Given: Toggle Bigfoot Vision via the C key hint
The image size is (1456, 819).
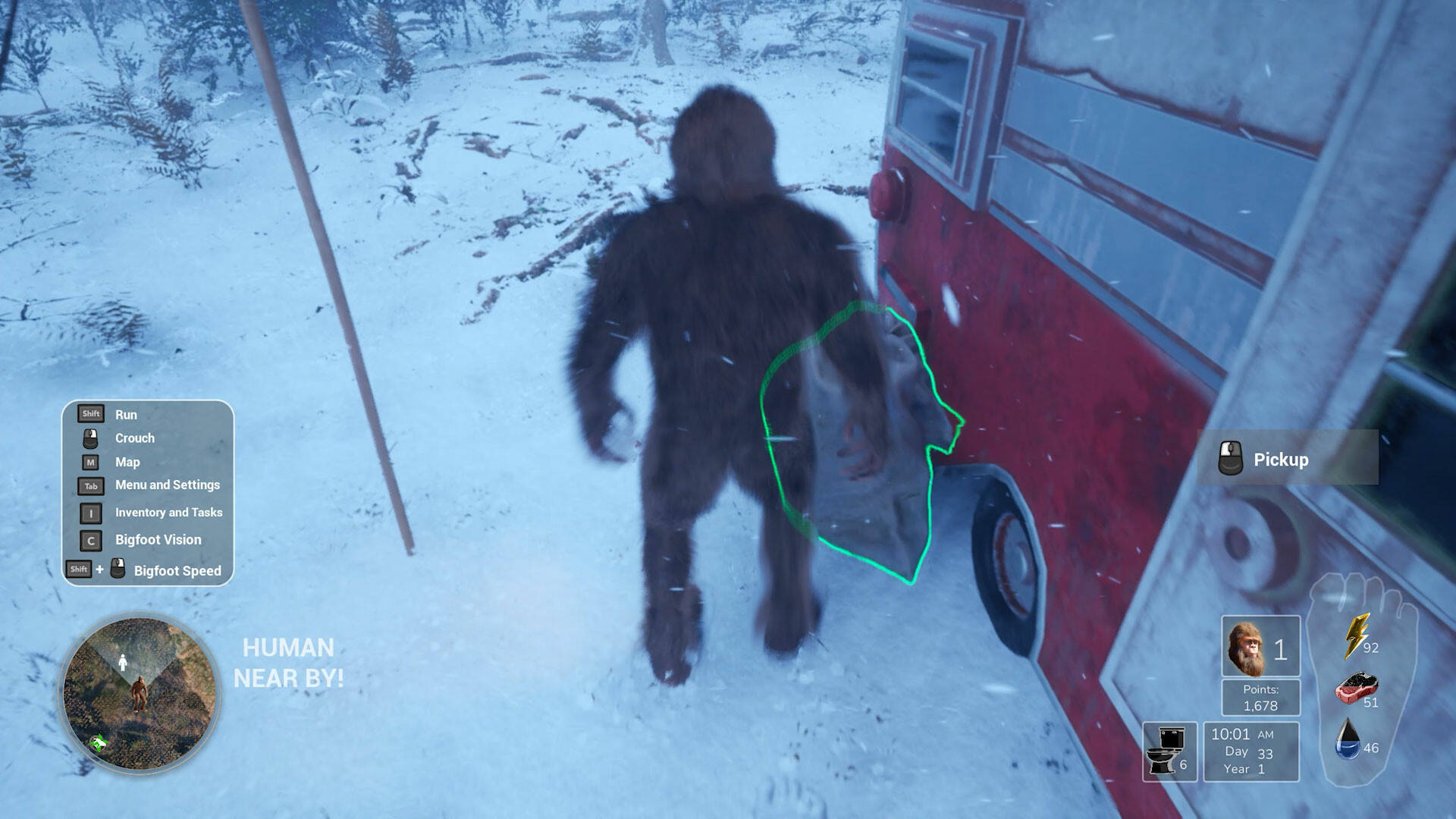Looking at the screenshot, I should pyautogui.click(x=89, y=540).
